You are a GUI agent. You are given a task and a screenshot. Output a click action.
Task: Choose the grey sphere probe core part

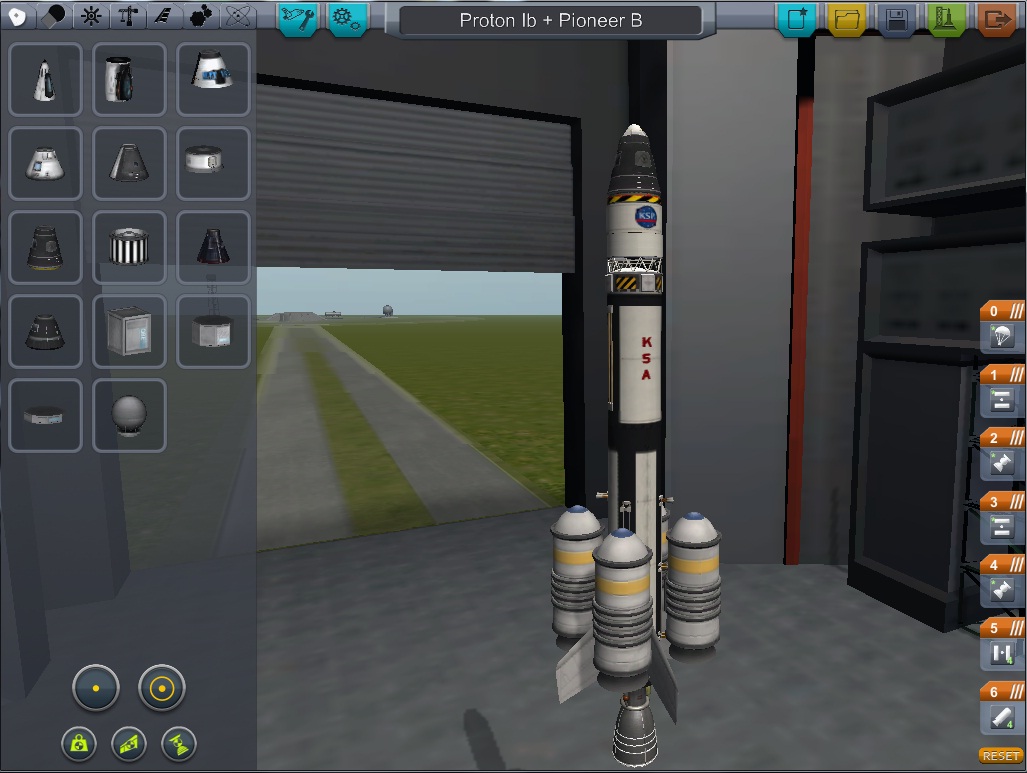[129, 415]
